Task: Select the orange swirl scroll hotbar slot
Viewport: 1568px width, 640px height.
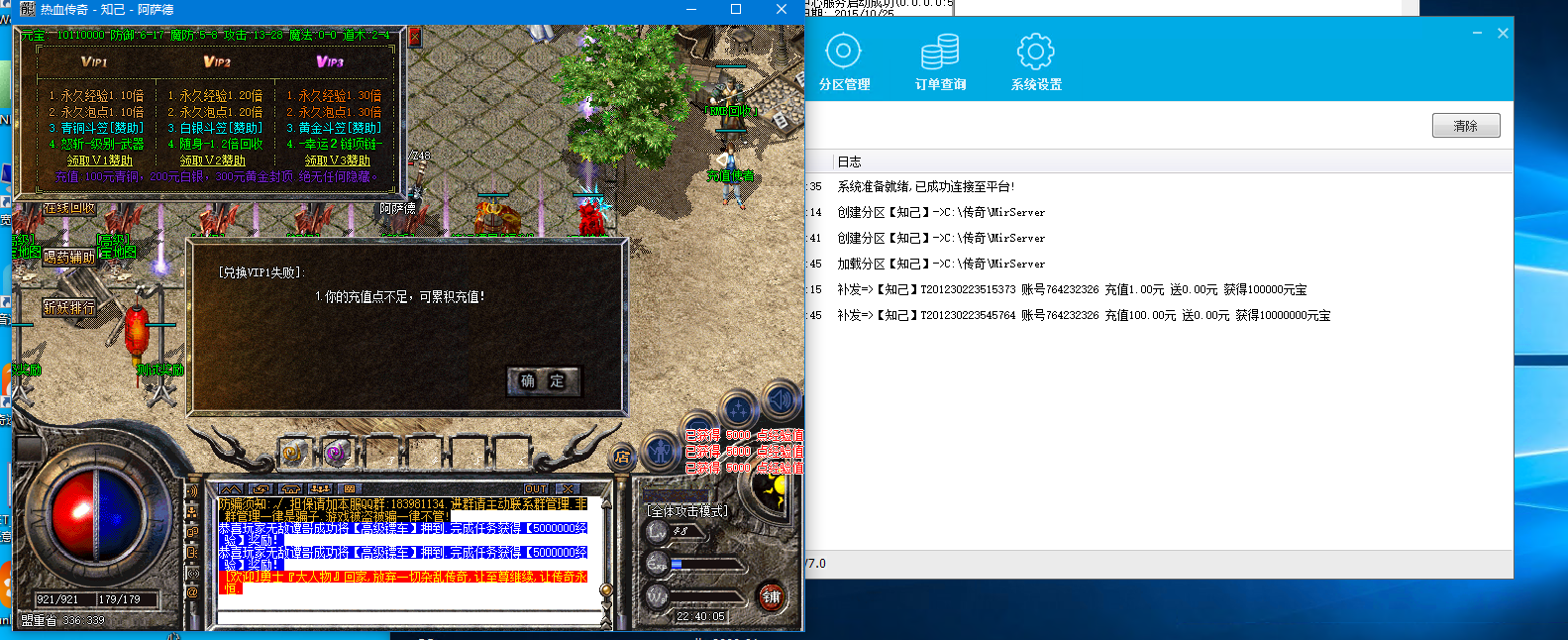Action: [292, 453]
